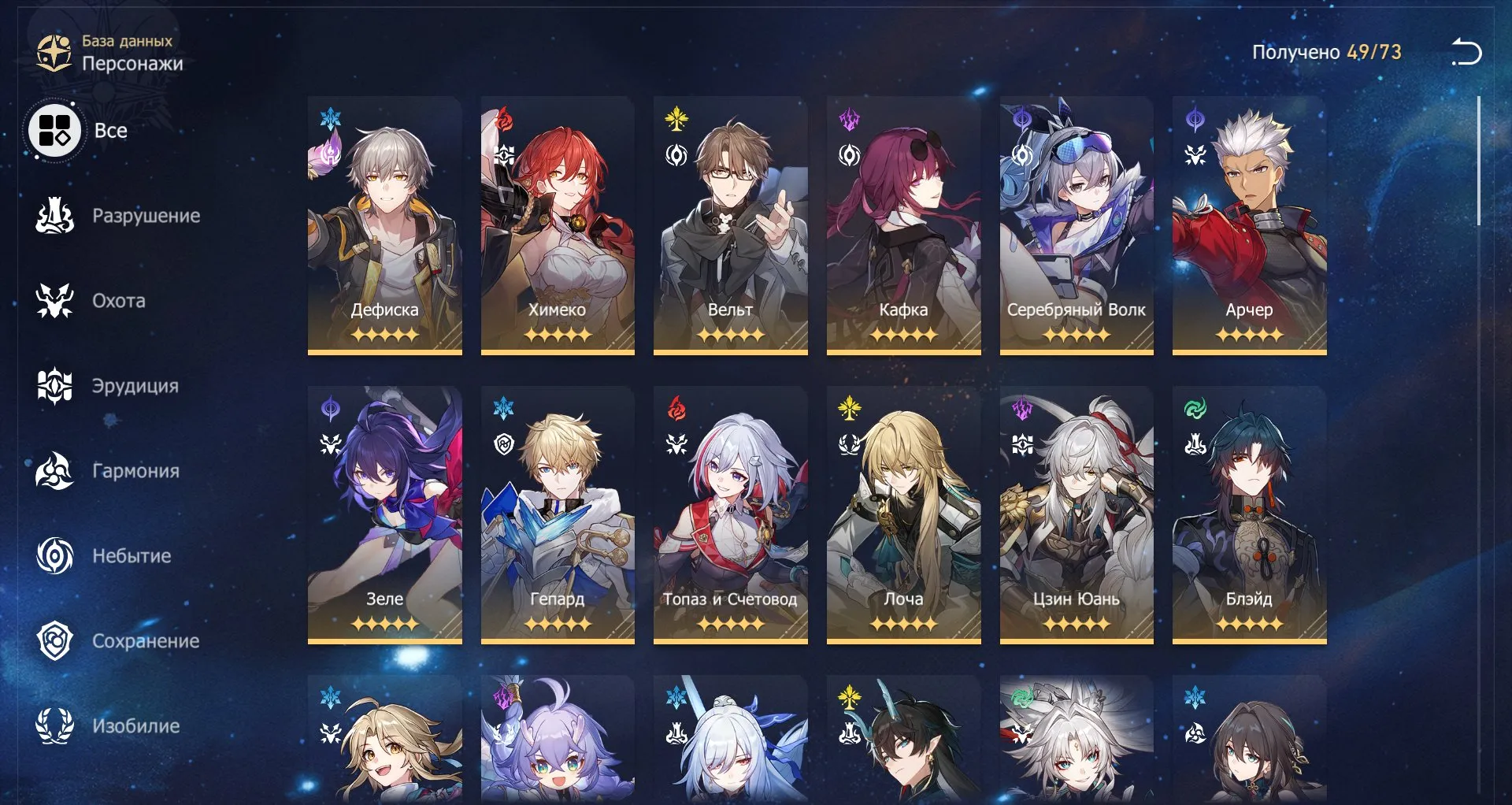Open the Серебряный Волк character card
Viewport: 1512px width, 805px height.
pos(1076,224)
